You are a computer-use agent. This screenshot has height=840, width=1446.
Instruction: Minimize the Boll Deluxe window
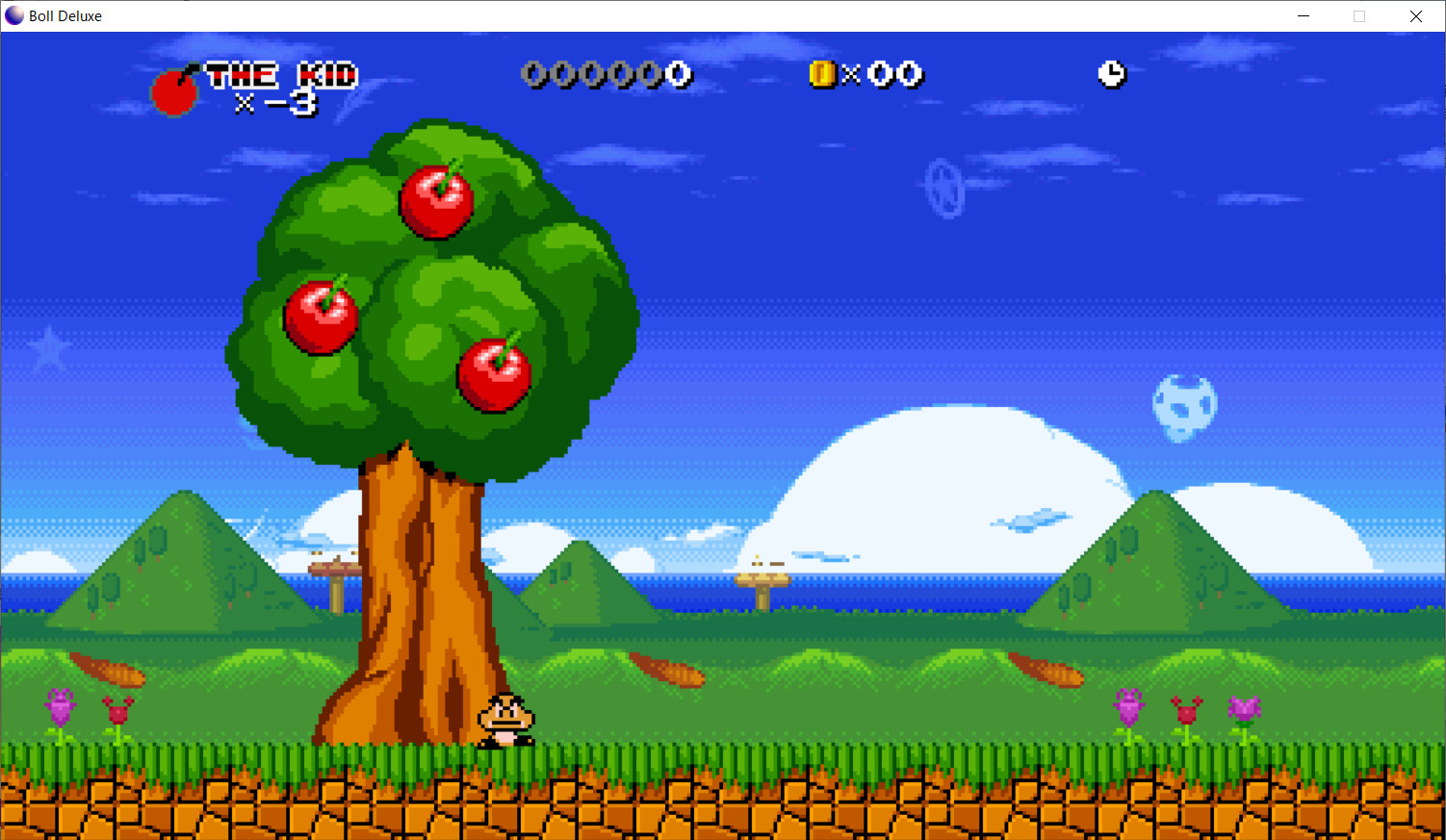(1303, 15)
